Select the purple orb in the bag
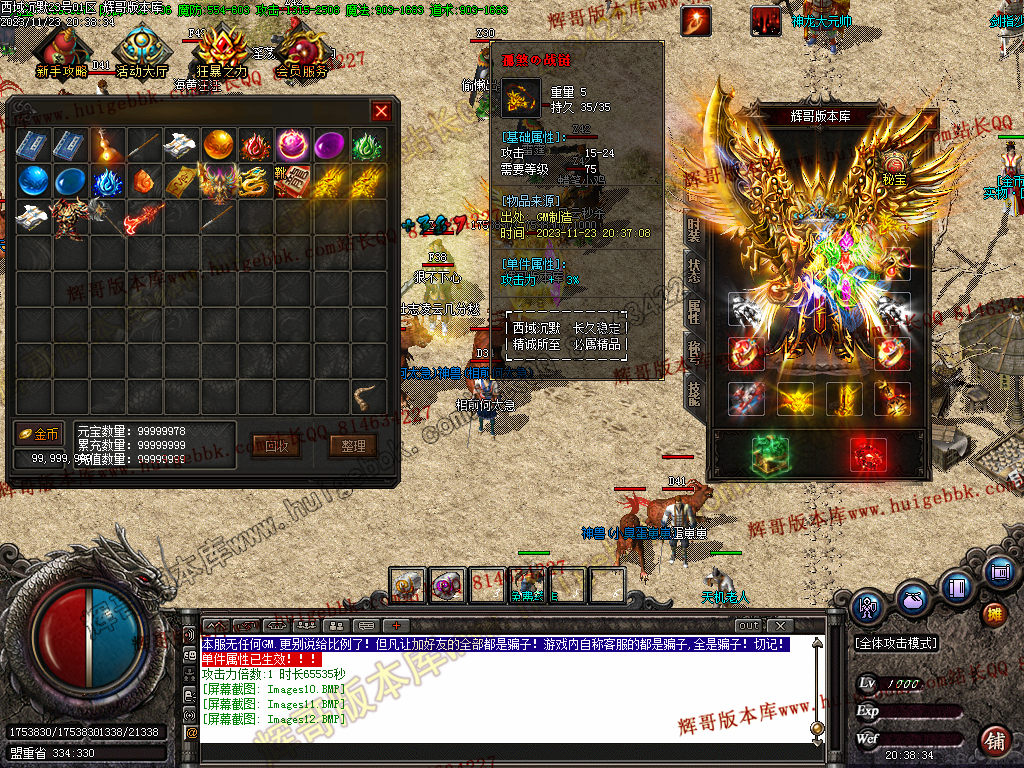Image resolution: width=1024 pixels, height=768 pixels. click(x=329, y=145)
